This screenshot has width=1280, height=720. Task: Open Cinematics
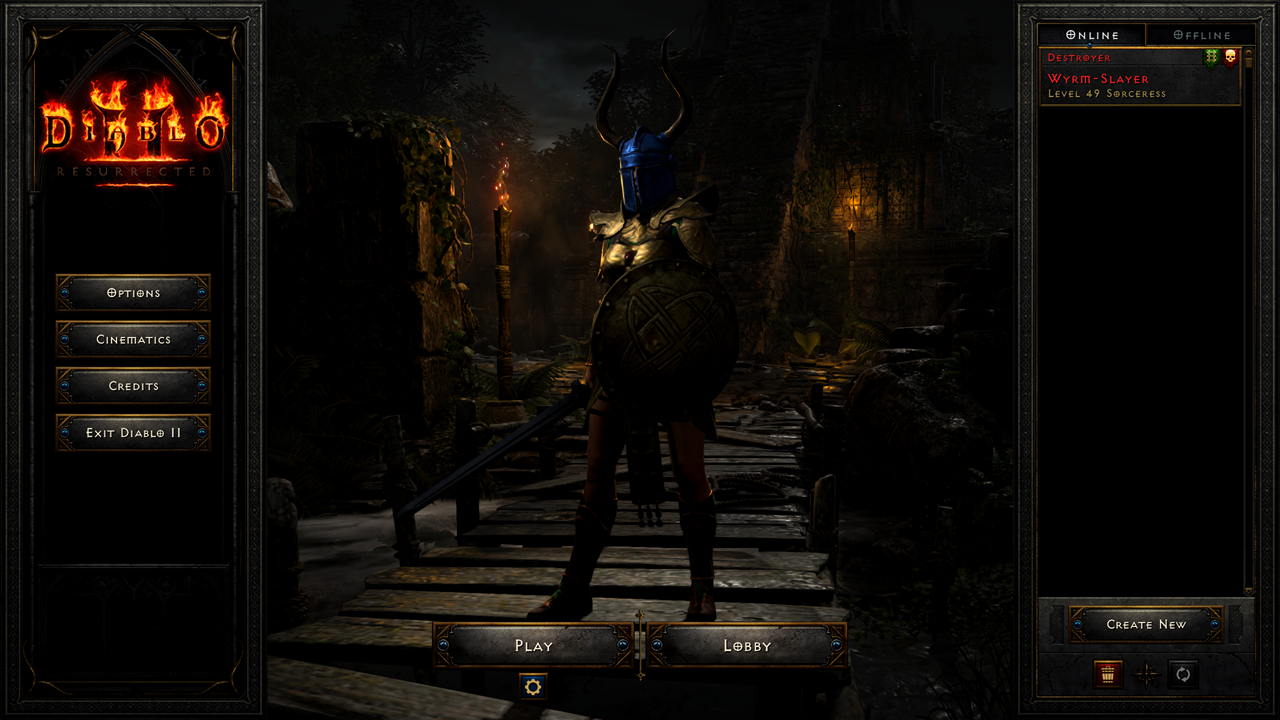pyautogui.click(x=133, y=340)
